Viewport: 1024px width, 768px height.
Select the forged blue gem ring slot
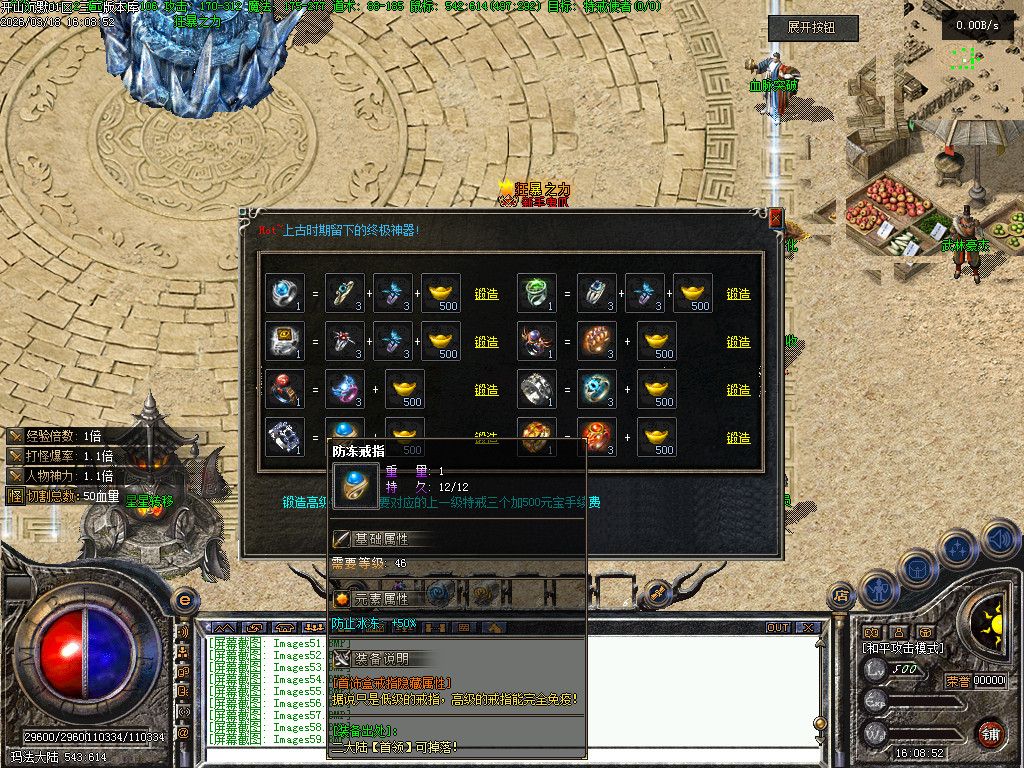click(285, 293)
